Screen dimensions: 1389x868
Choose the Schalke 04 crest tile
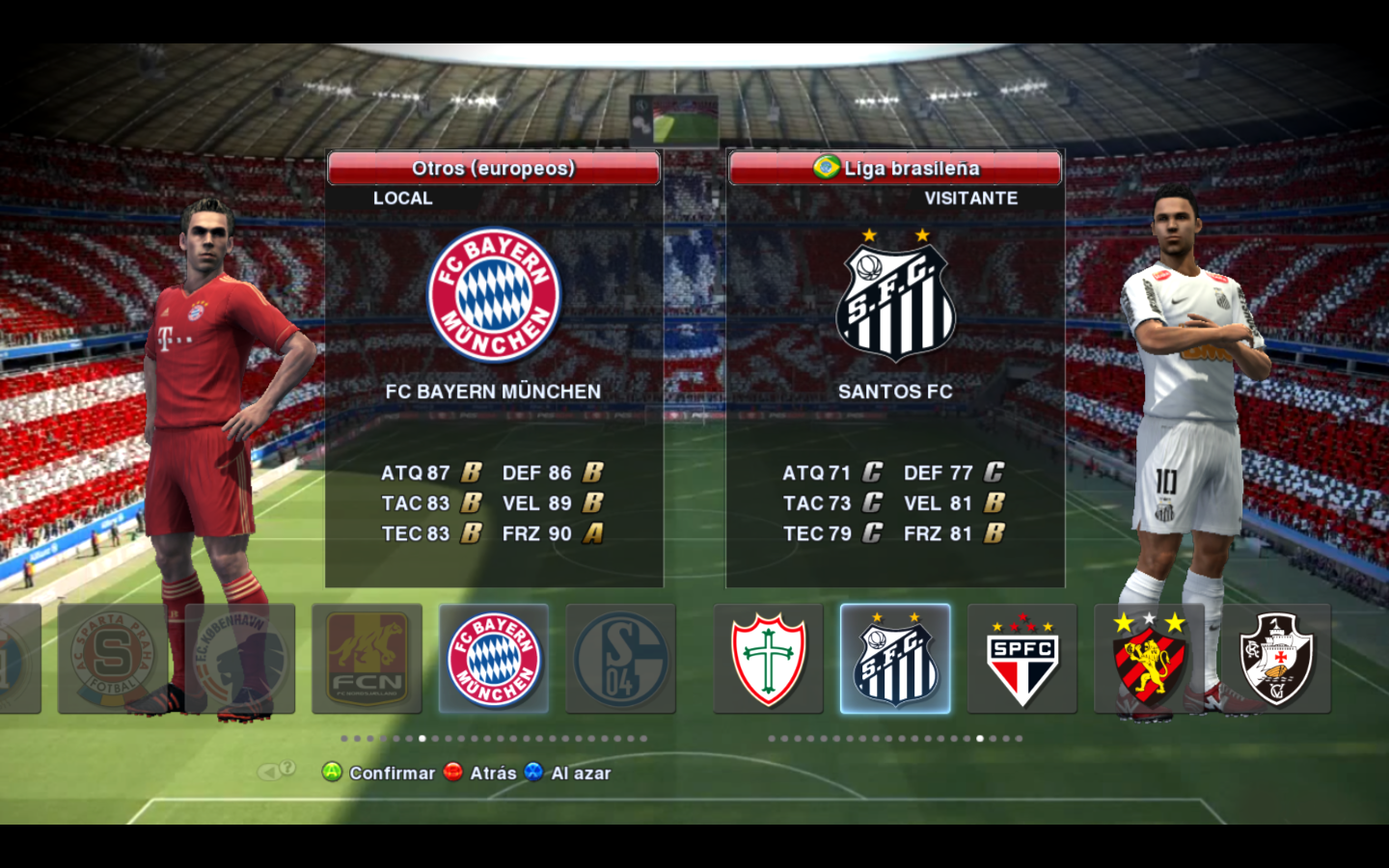point(620,659)
